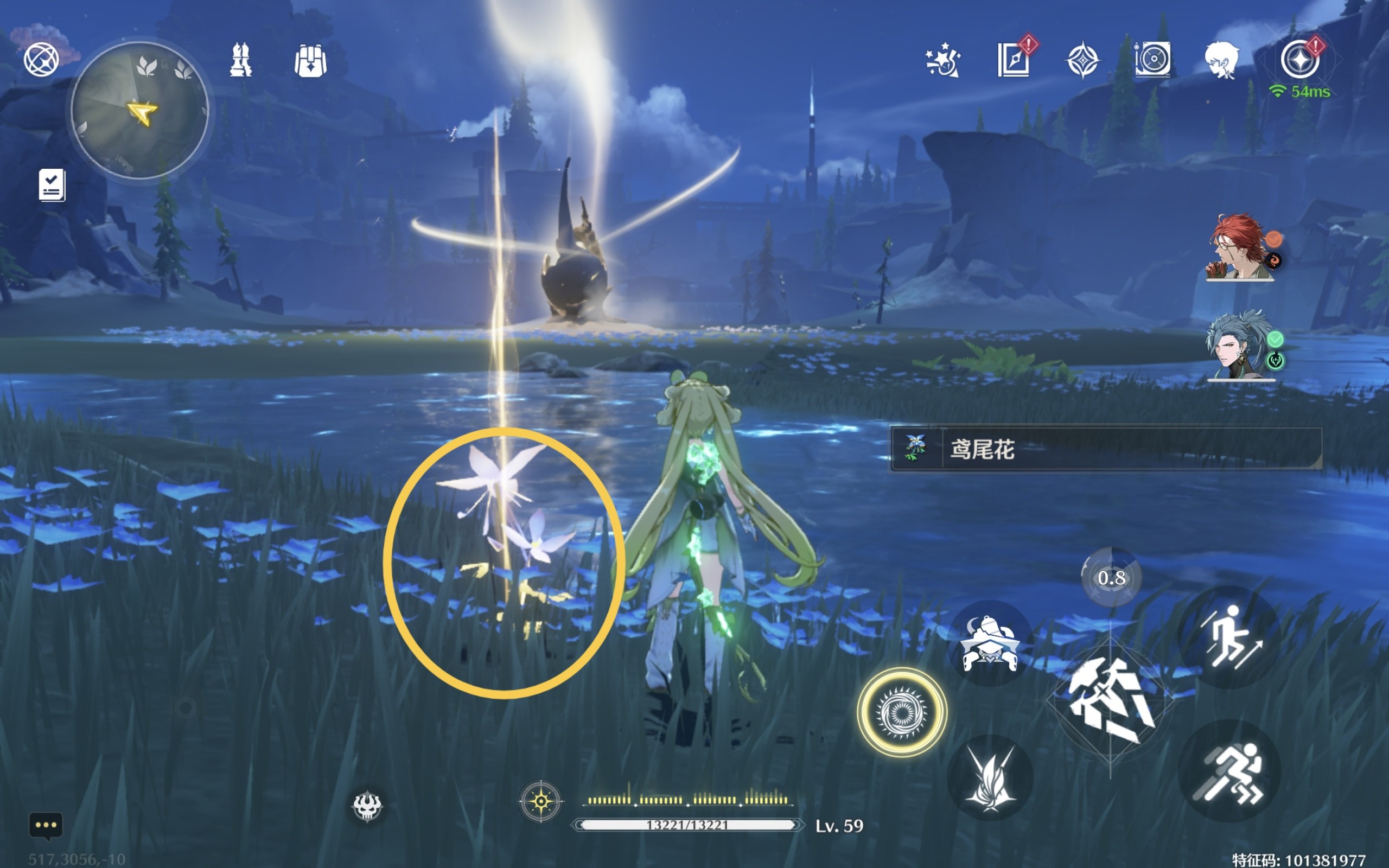Open the chat speech bubble
The height and width of the screenshot is (868, 1389).
click(46, 826)
